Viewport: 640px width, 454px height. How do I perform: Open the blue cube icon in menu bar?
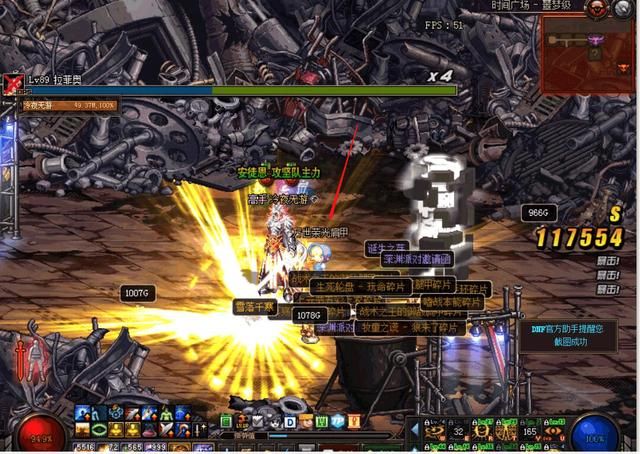coord(338,421)
